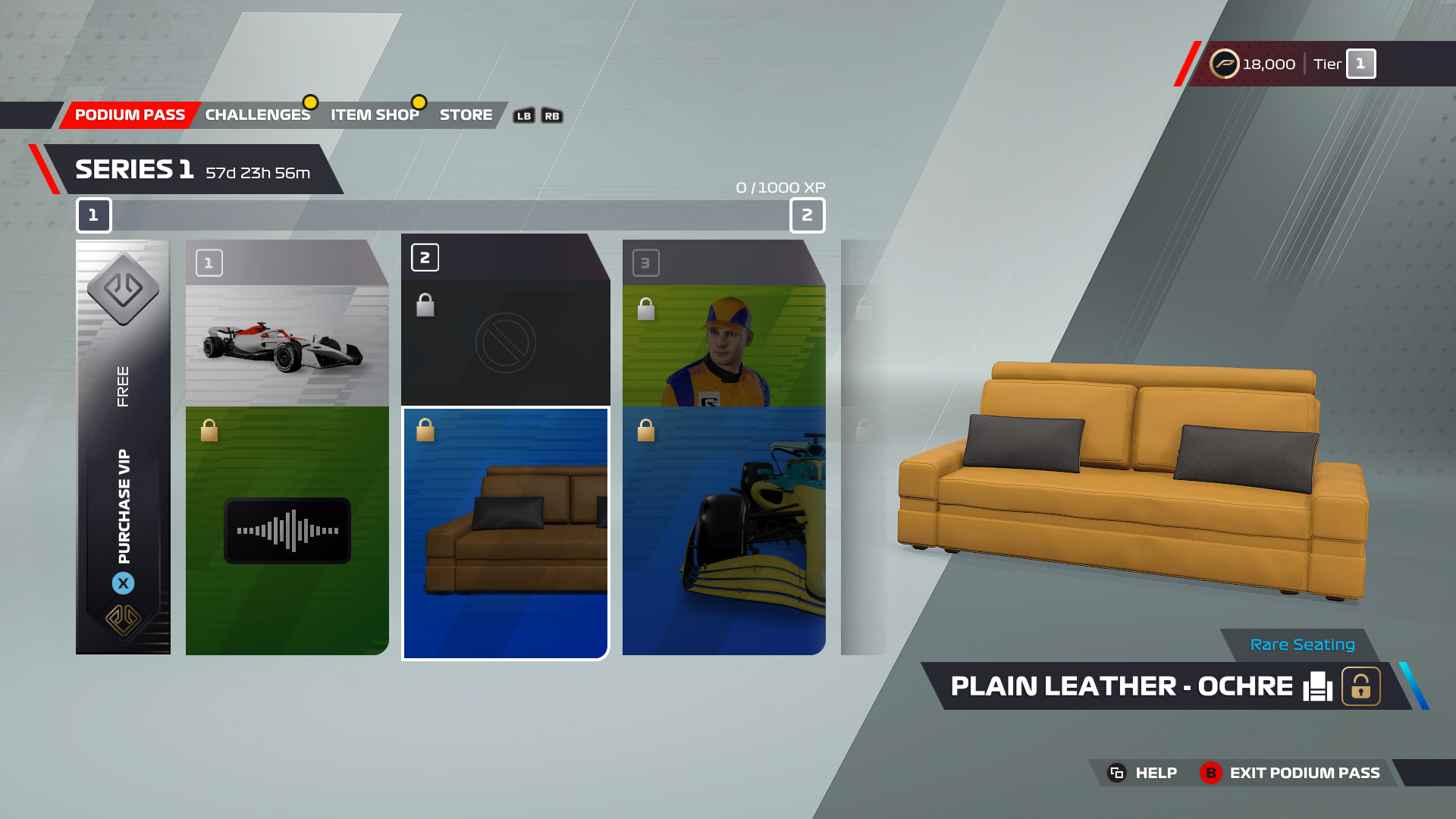Click the LB shoulder button indicator

(523, 115)
